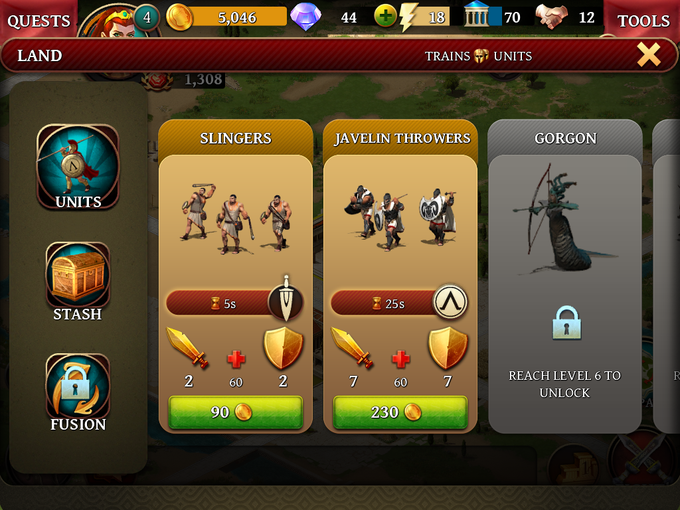Train Javelin Throwers for 230 gold
Viewport: 680px width, 510px height.
(x=400, y=412)
